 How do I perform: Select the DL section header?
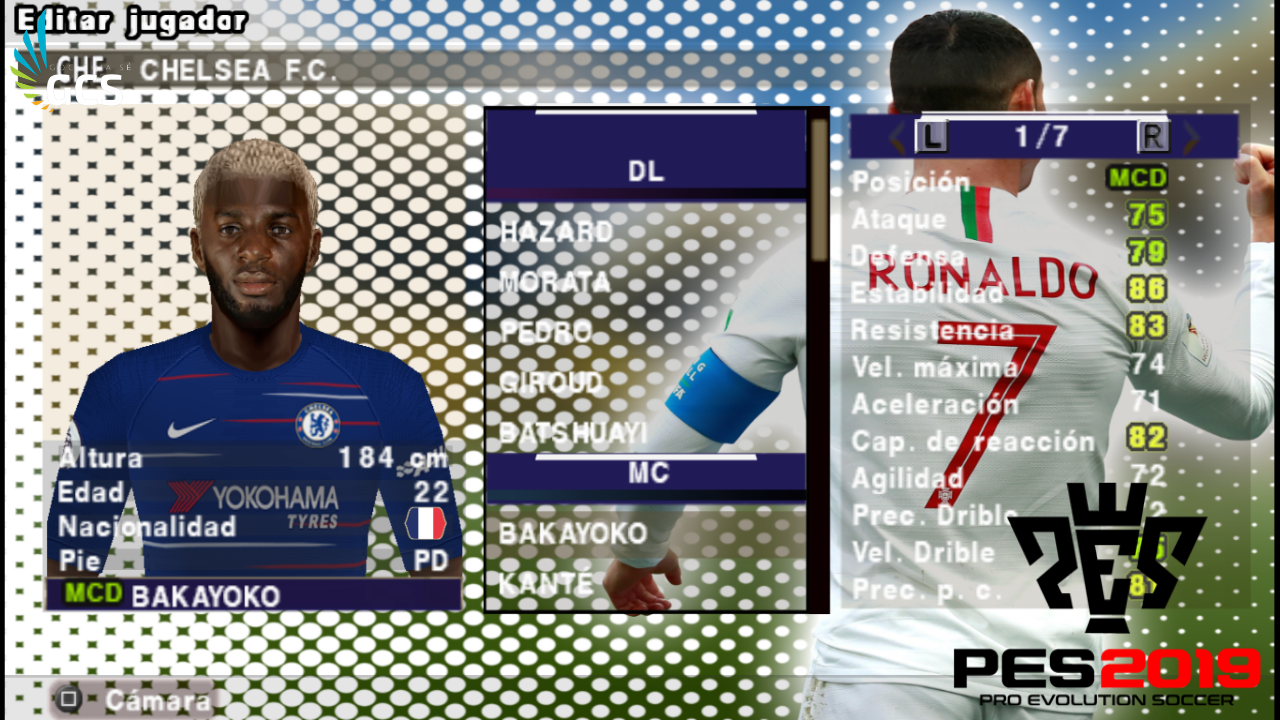point(645,169)
